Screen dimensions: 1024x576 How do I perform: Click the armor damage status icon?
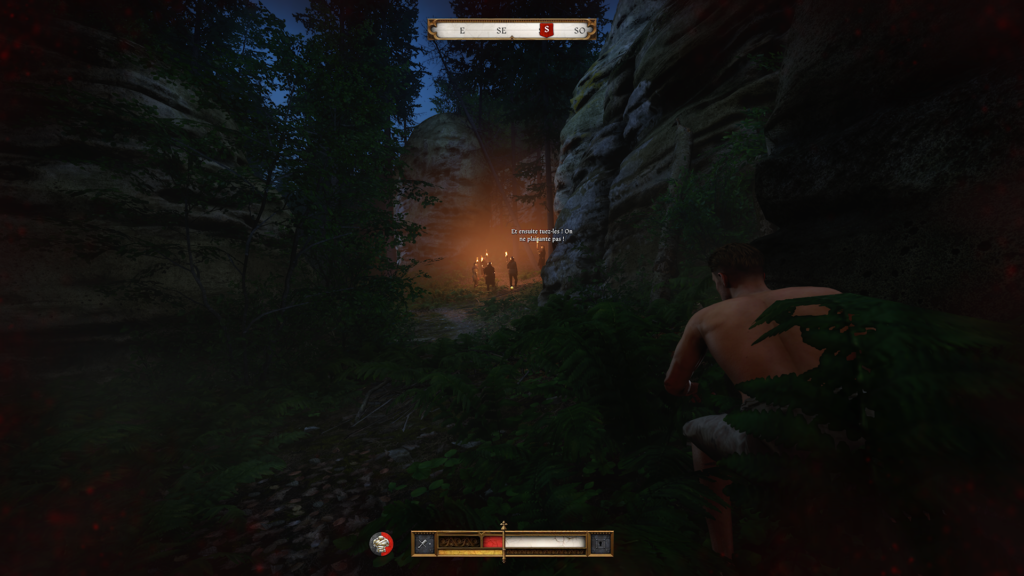pos(381,543)
